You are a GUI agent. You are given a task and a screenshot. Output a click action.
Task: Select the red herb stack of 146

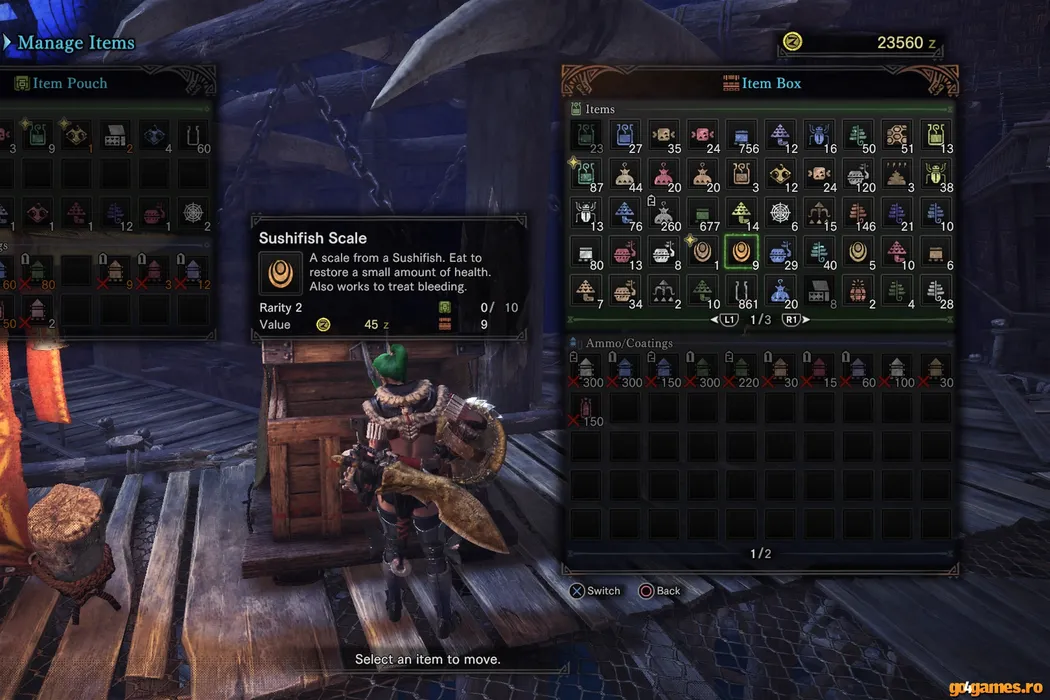(859, 213)
